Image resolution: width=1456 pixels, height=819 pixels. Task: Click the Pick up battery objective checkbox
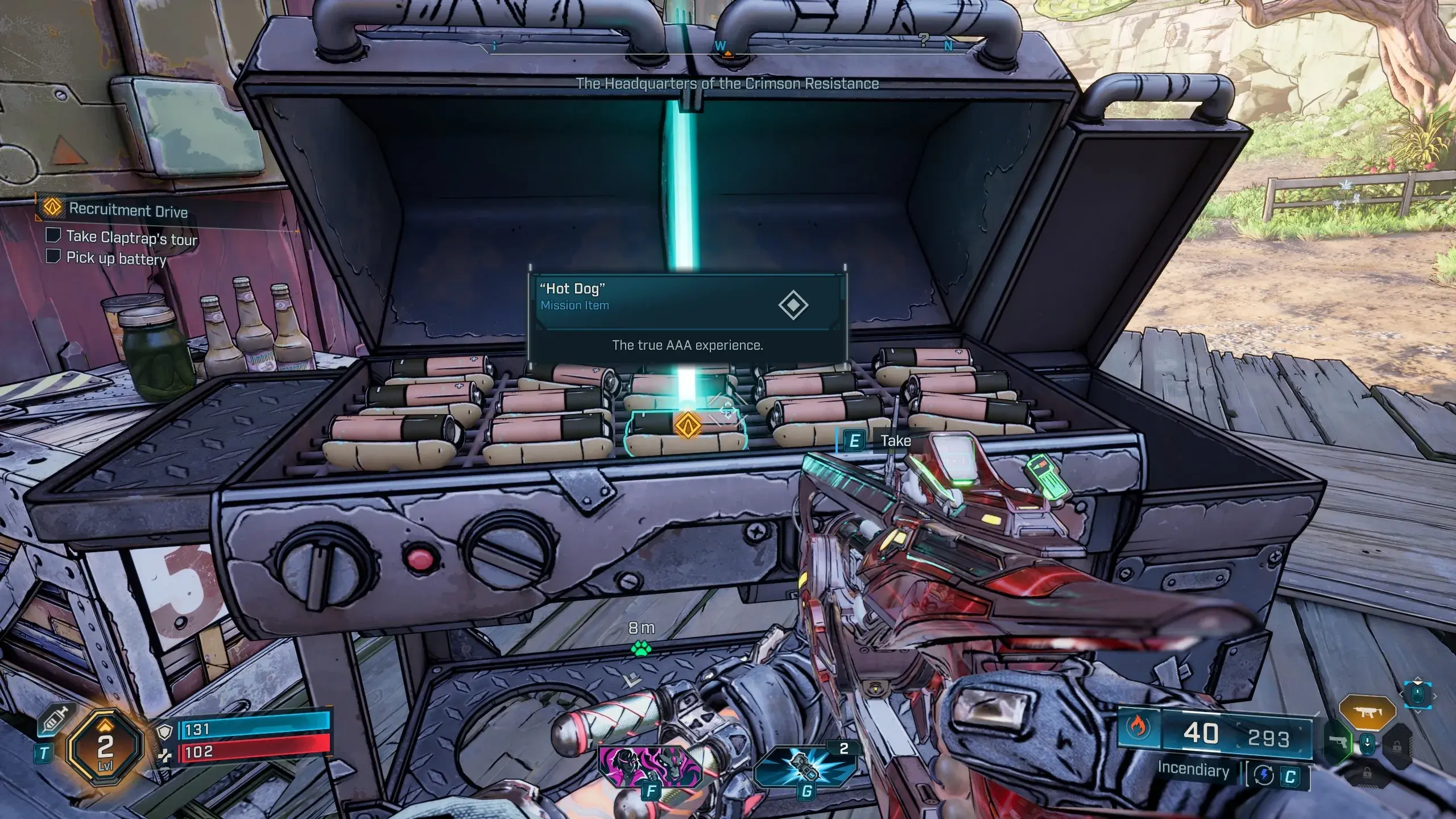click(x=53, y=256)
